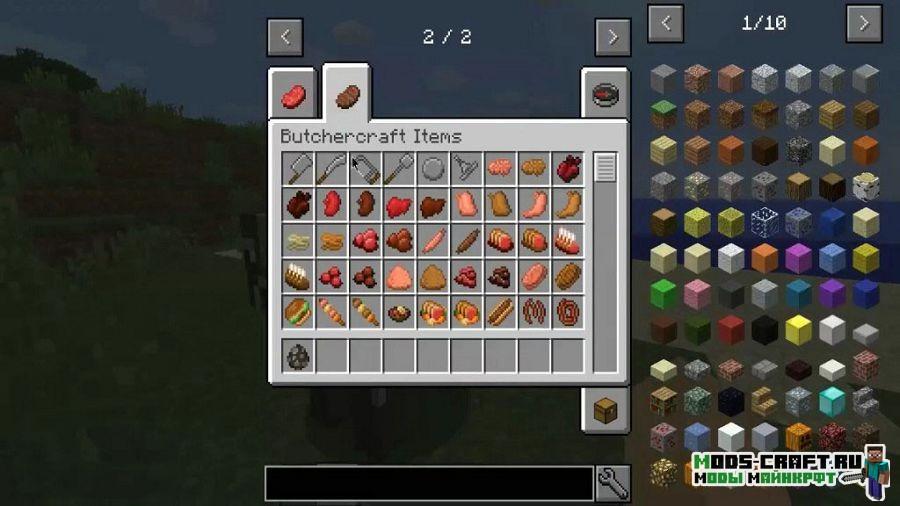Open the wrench settings button

click(612, 483)
